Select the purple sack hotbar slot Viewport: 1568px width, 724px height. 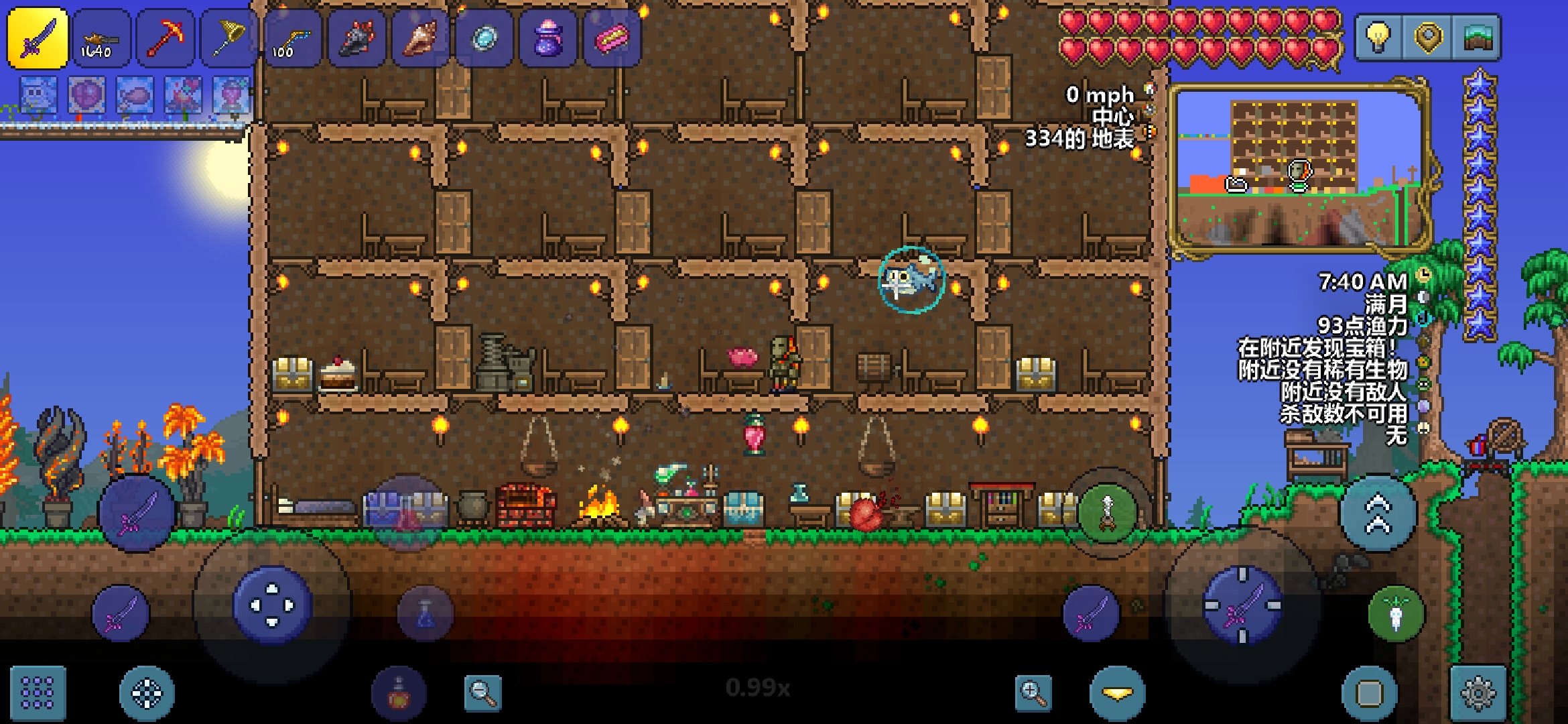click(547, 38)
